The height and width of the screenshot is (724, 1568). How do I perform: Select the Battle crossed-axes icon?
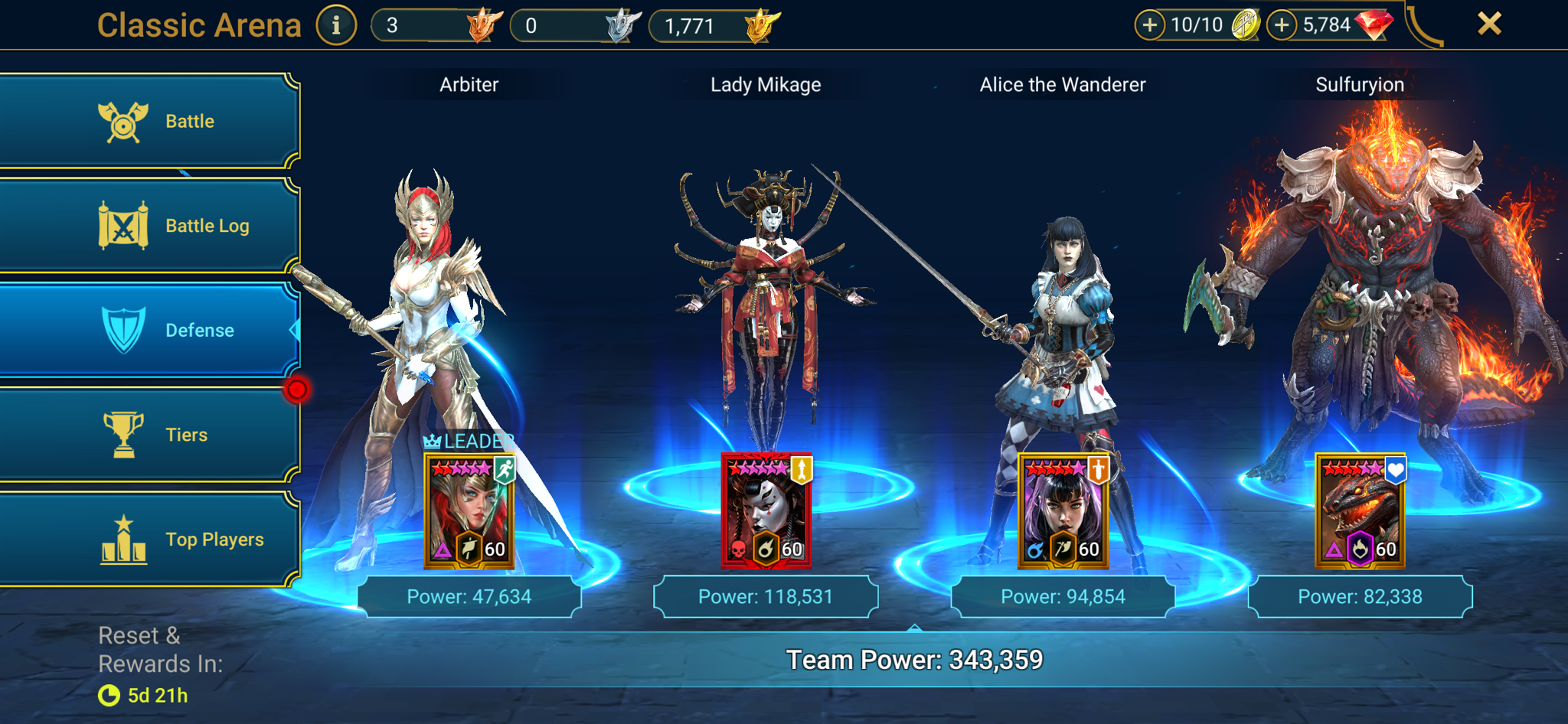125,120
